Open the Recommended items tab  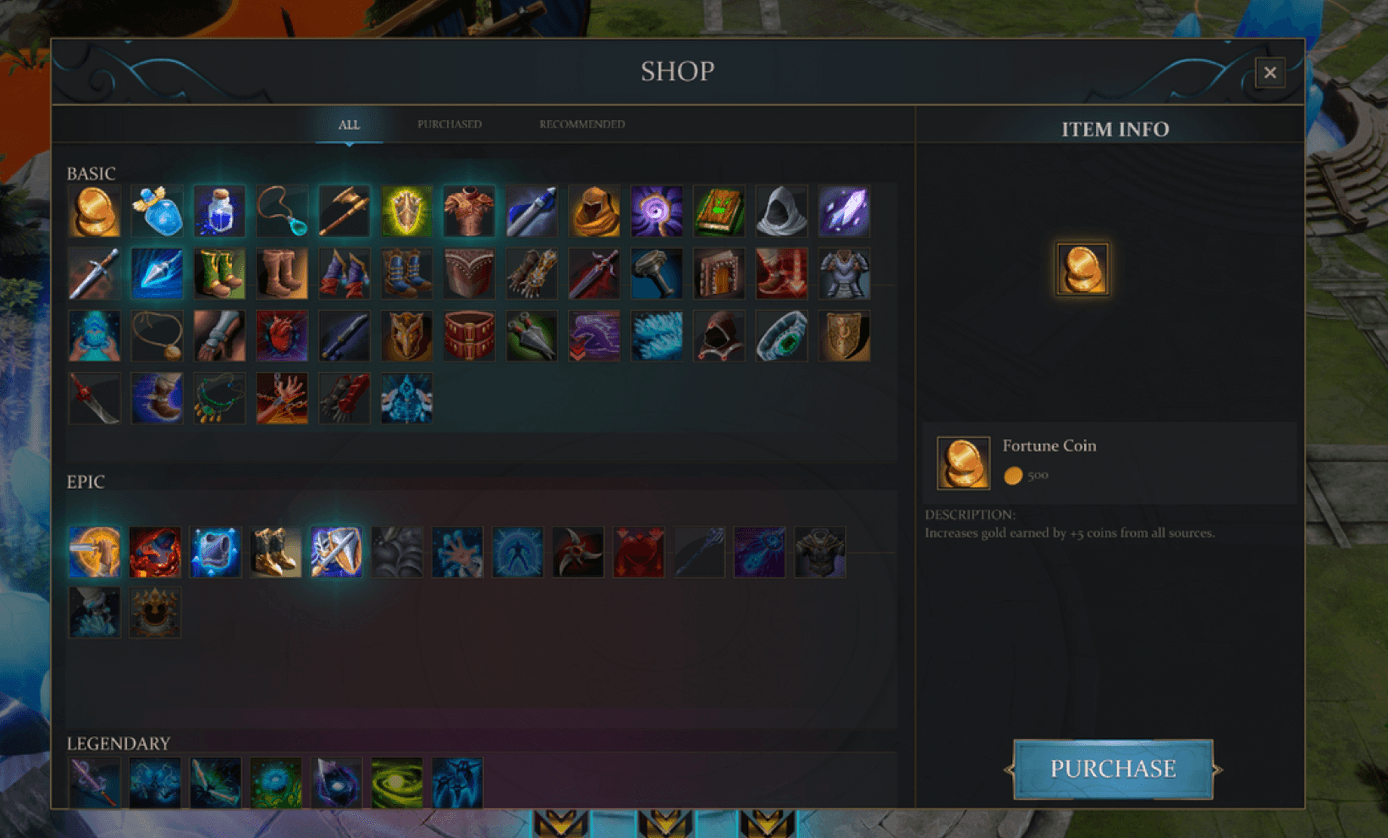pos(582,124)
